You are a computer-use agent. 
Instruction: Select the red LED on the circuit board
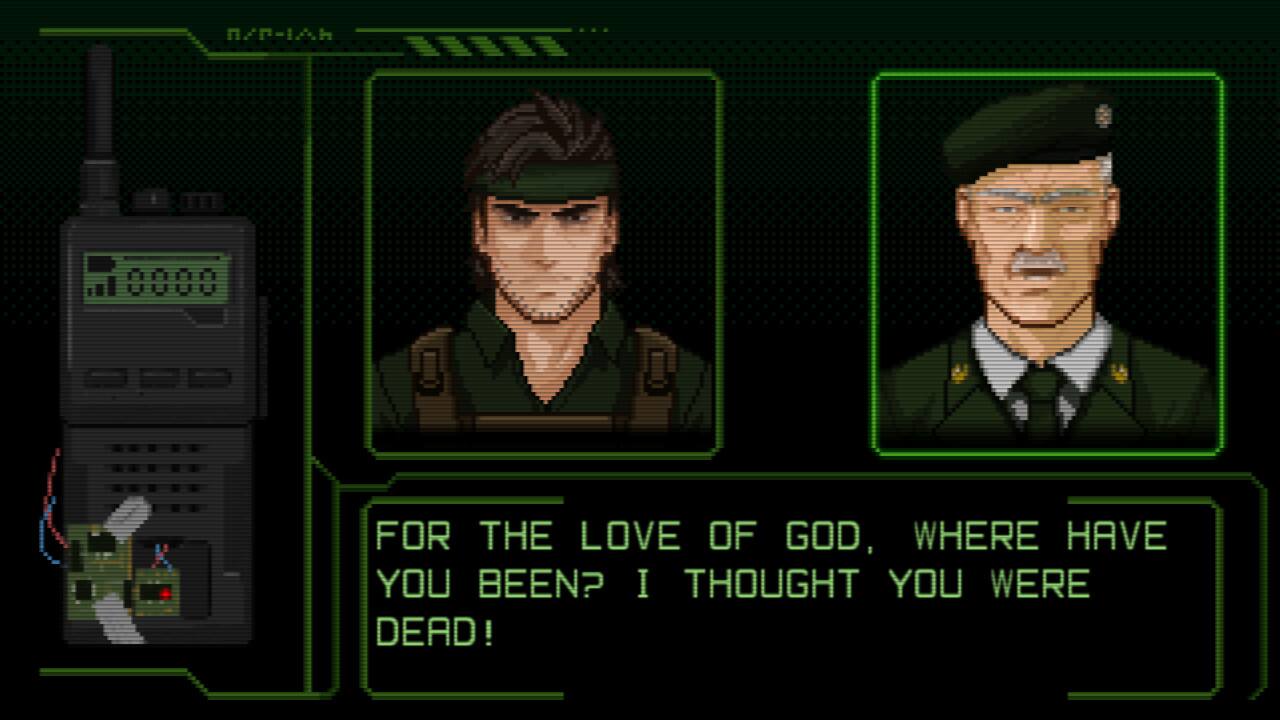[165, 592]
